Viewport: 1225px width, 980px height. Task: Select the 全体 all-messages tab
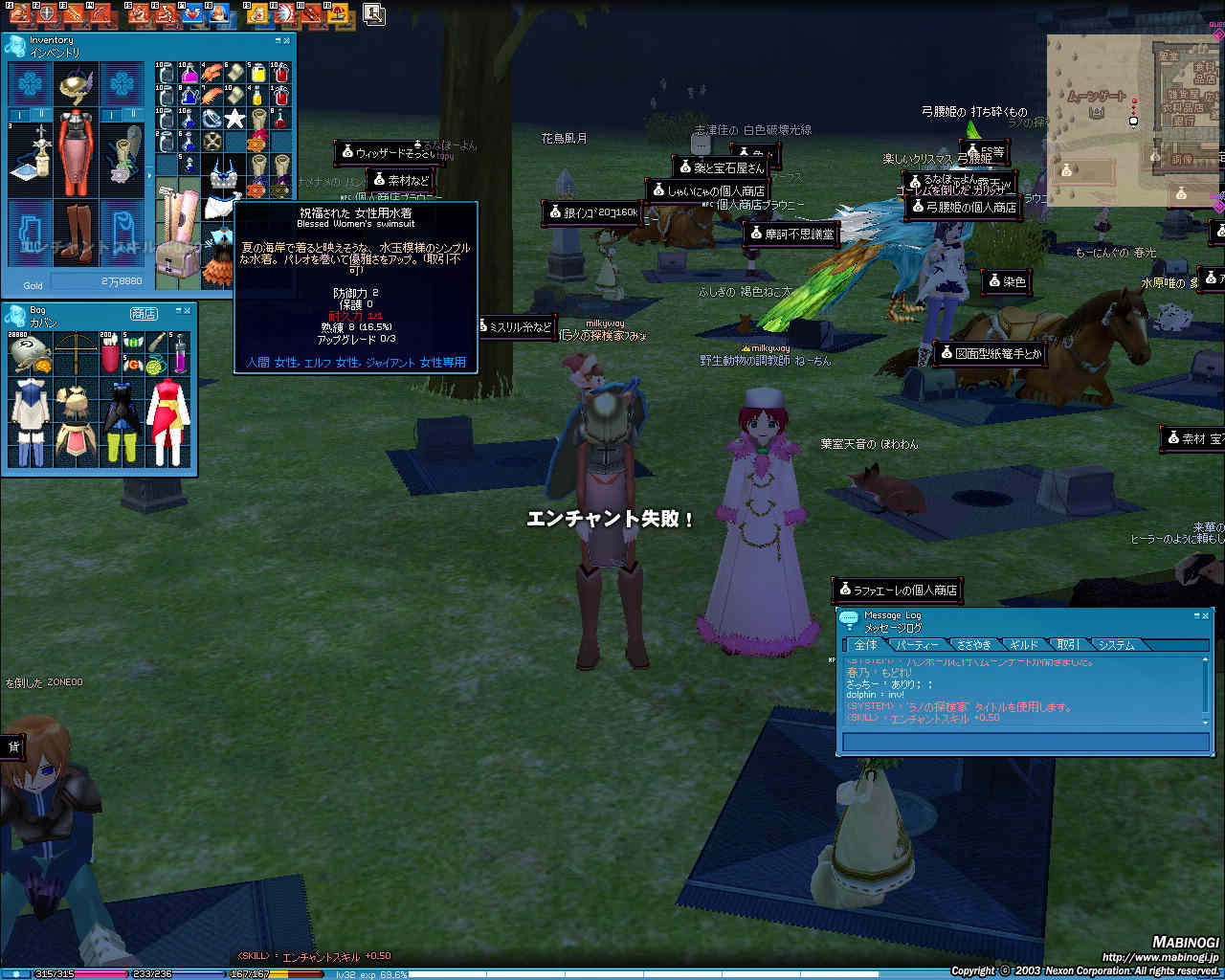click(865, 645)
